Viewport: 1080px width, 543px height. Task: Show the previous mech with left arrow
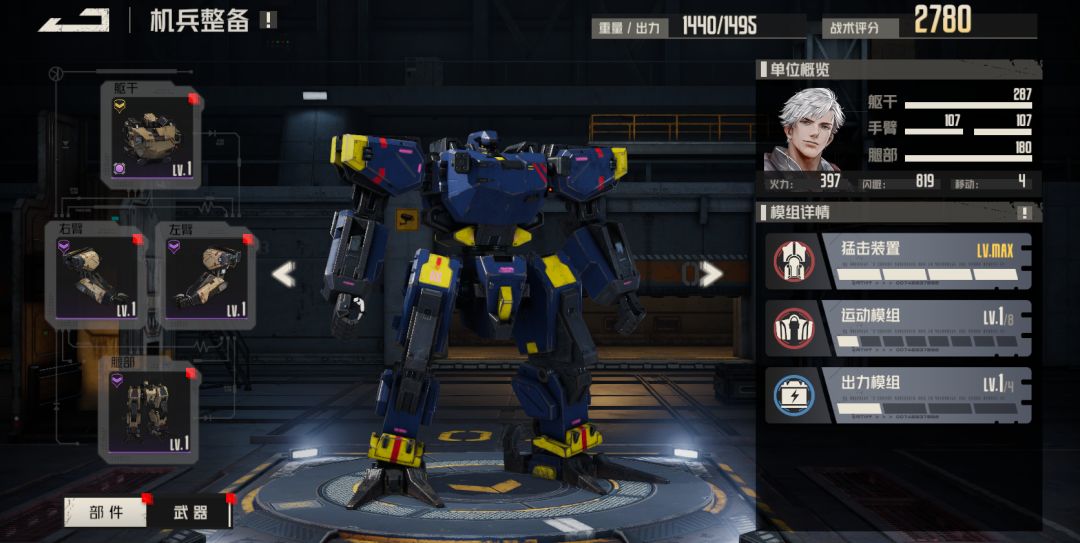(x=284, y=274)
